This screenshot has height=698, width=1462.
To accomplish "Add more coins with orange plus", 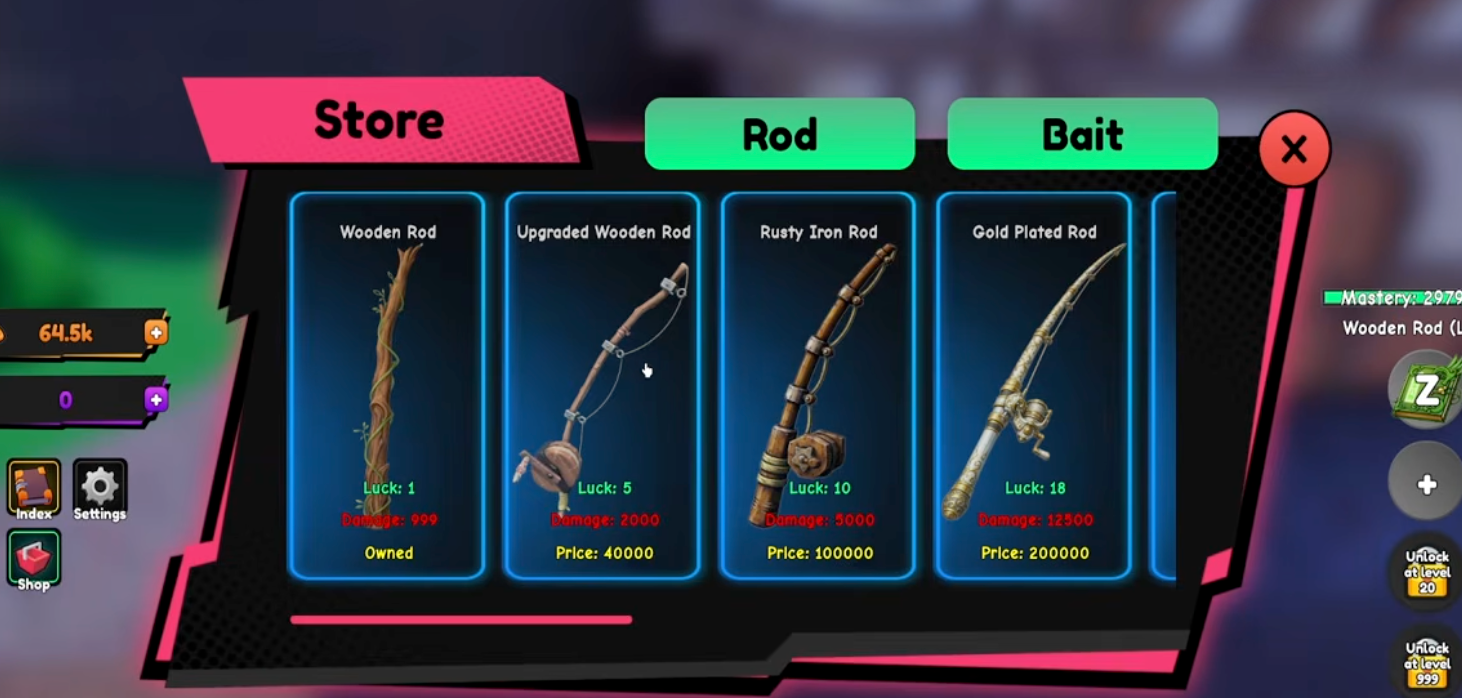I will [156, 333].
